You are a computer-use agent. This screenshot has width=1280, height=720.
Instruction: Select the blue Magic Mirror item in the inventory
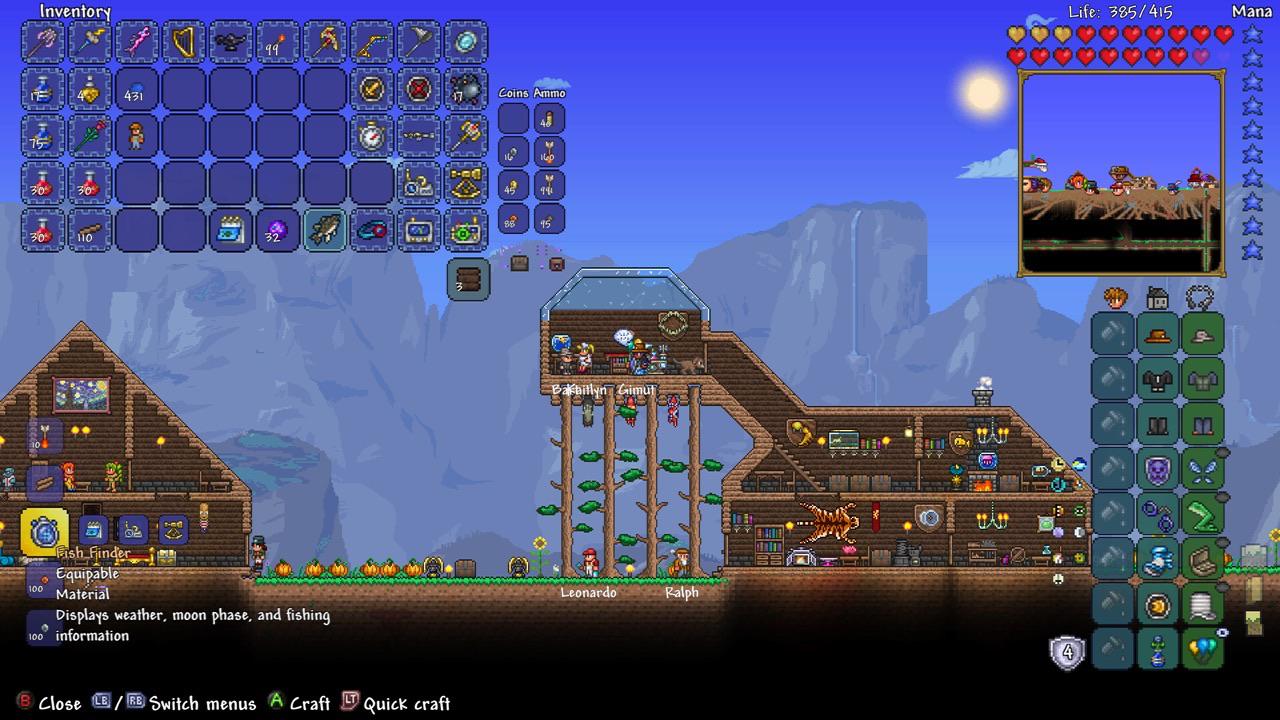[x=466, y=44]
